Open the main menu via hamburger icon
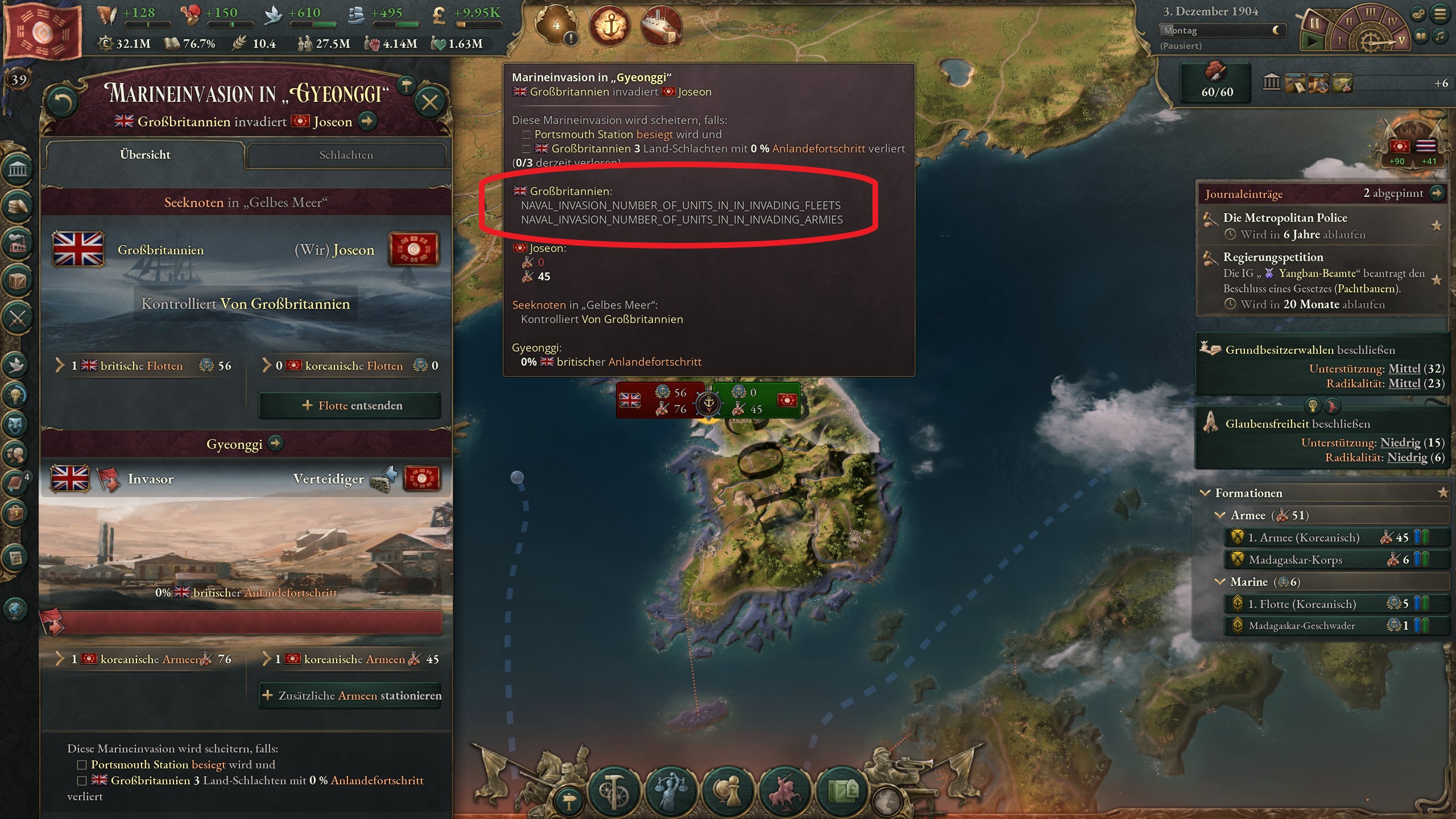This screenshot has height=819, width=1456. tap(1440, 14)
